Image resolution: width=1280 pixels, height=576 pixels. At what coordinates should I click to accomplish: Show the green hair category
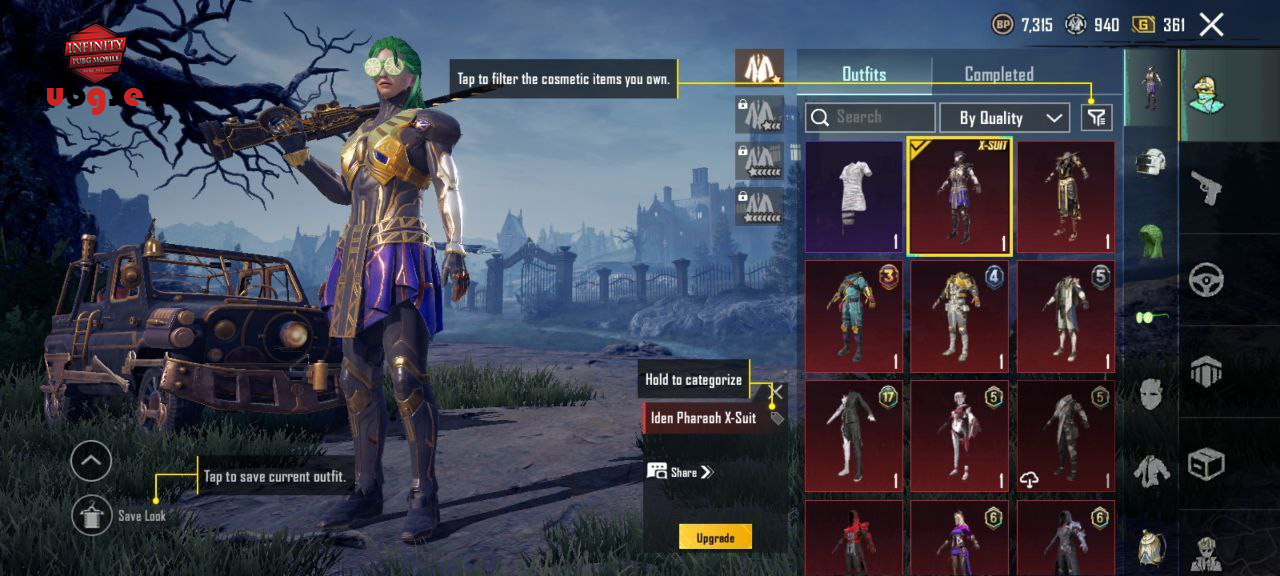click(1152, 241)
